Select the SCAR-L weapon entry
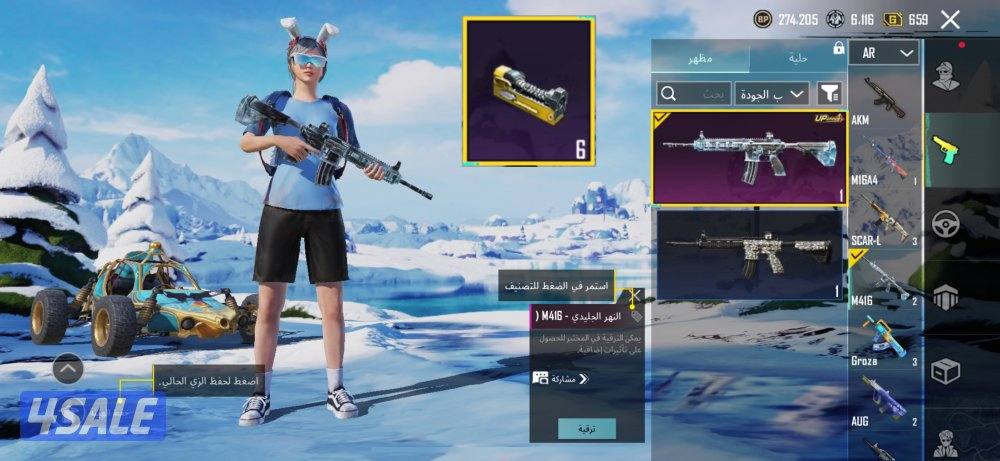The height and width of the screenshot is (461, 1000). click(884, 217)
